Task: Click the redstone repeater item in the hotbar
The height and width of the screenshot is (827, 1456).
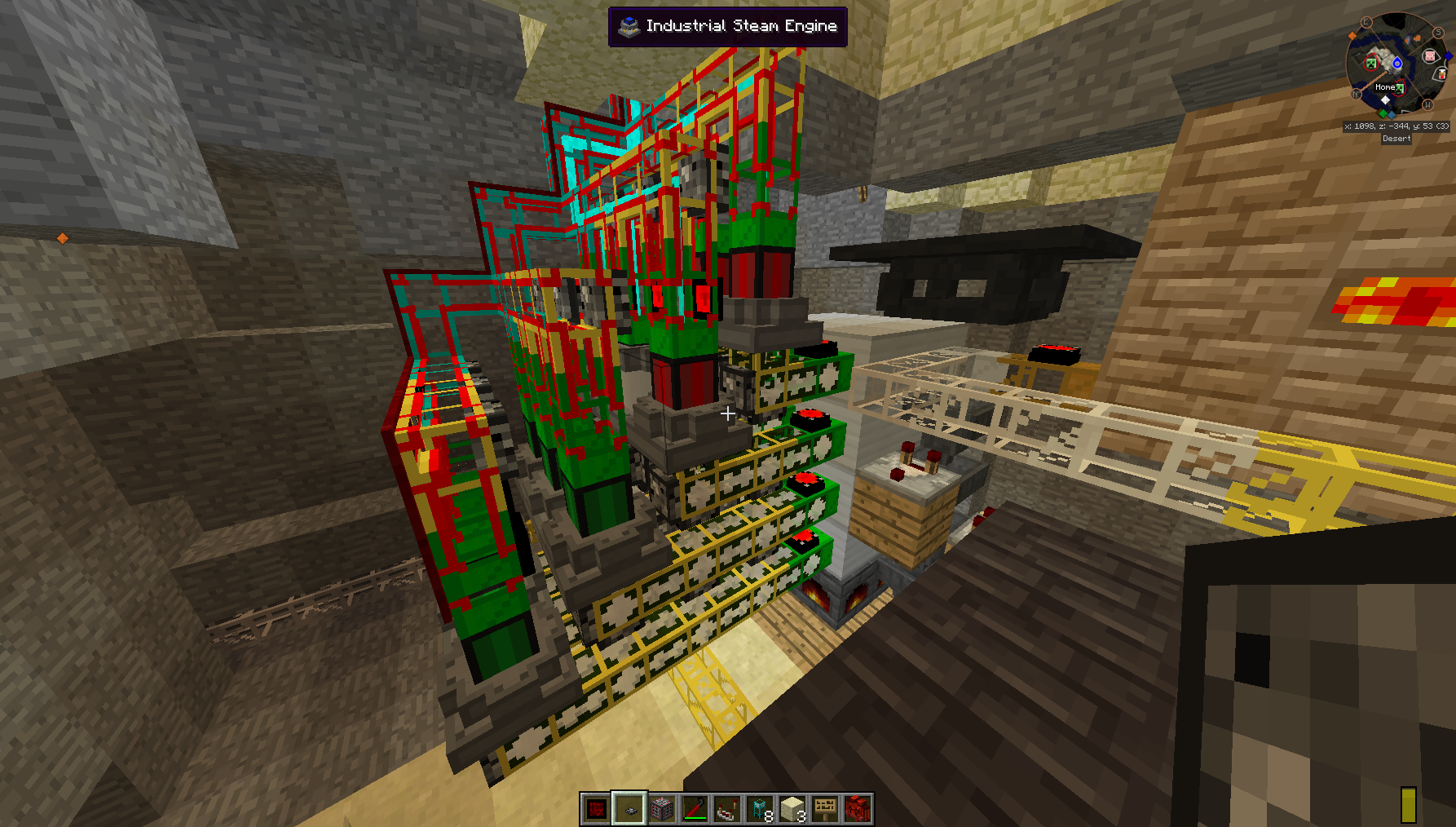Action: click(726, 809)
